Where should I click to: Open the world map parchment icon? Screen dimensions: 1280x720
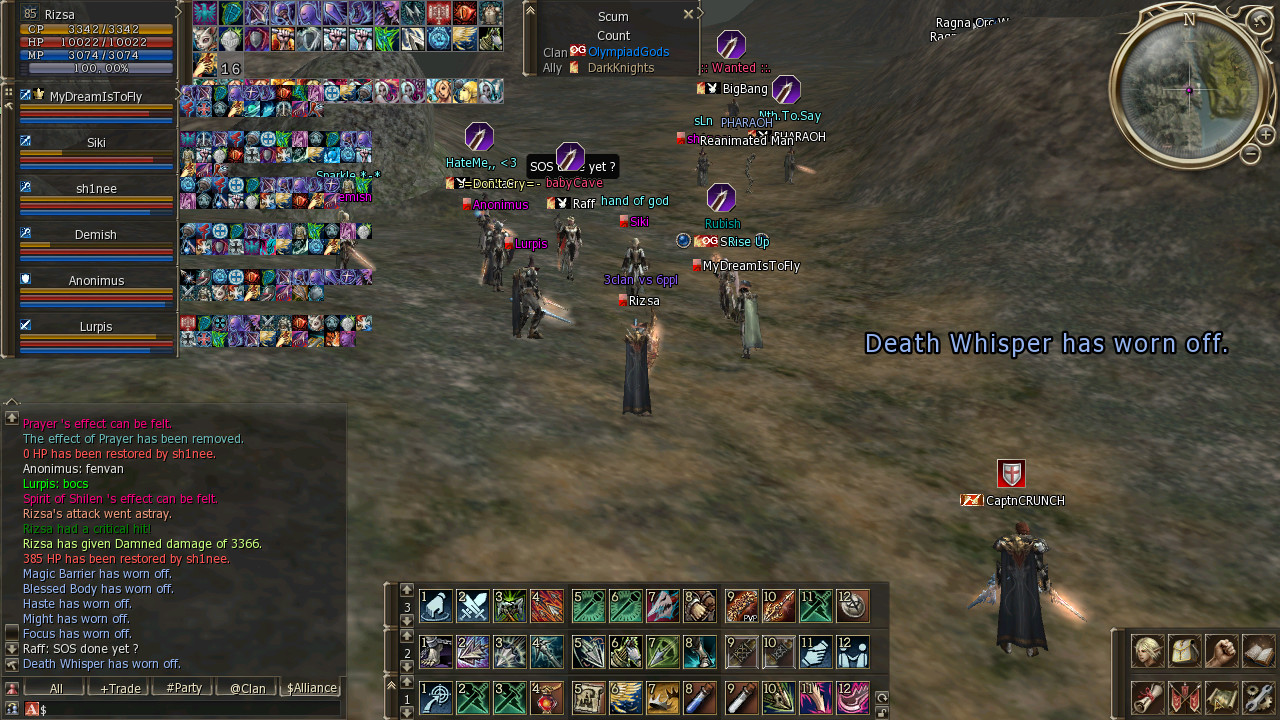point(1221,697)
